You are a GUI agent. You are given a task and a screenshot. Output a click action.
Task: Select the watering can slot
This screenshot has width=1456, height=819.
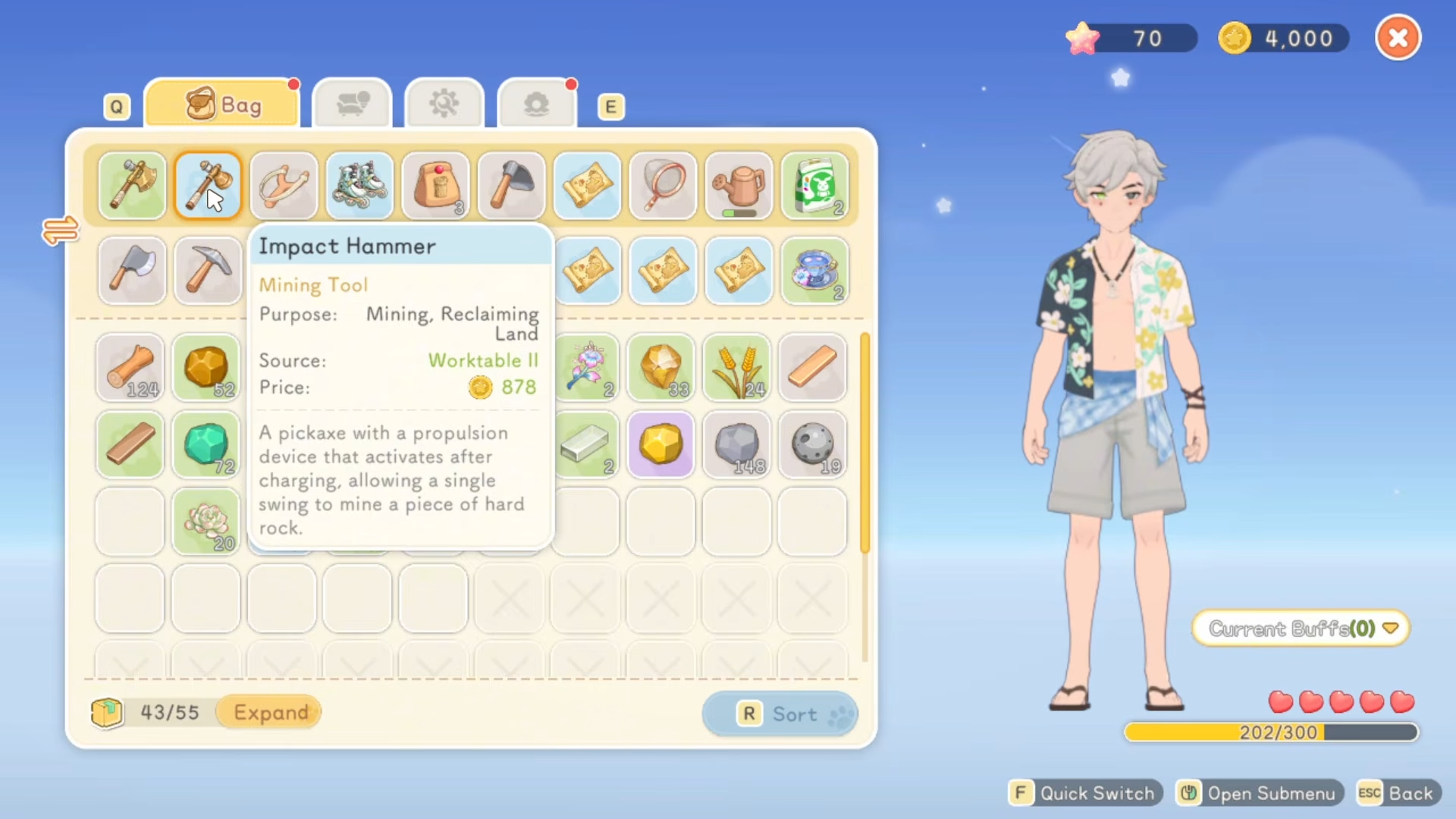click(x=739, y=186)
